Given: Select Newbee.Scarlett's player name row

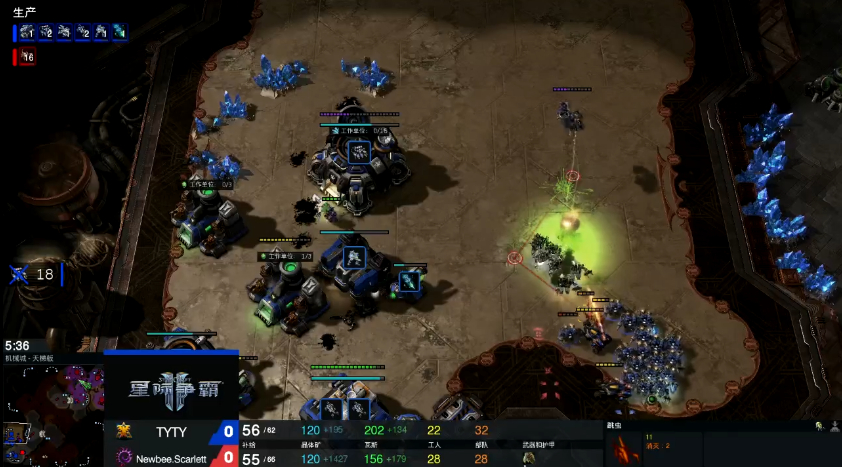Looking at the screenshot, I should click(170, 458).
